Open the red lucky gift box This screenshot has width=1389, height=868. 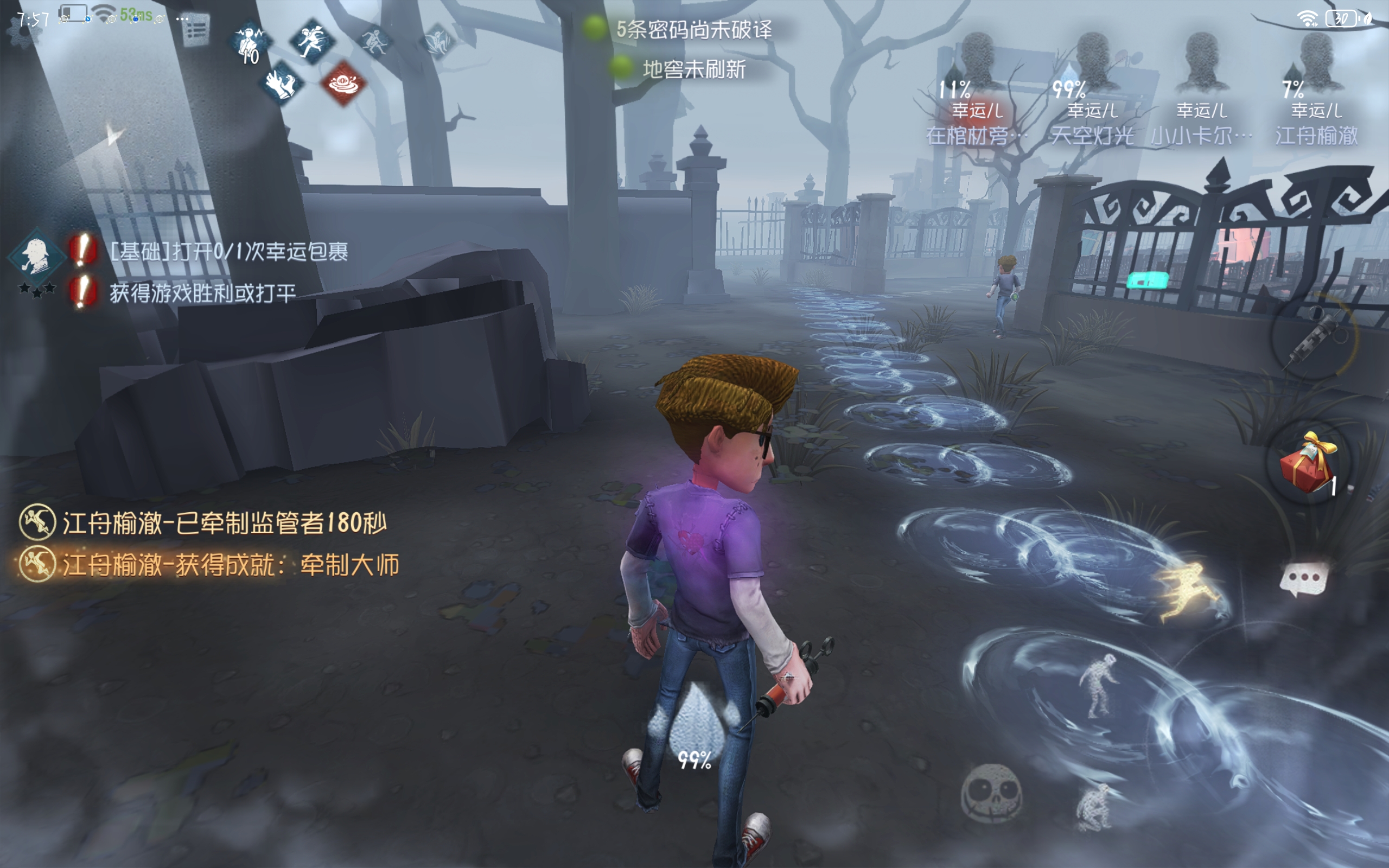point(1309,464)
